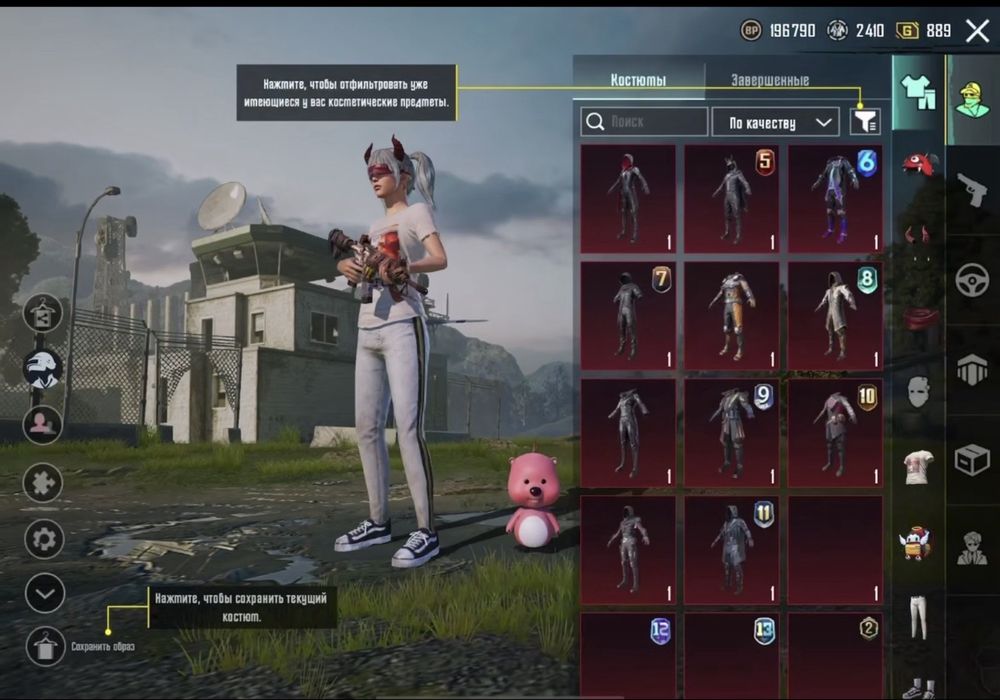Collapse the side menu with the down arrow
This screenshot has height=700, width=1000.
44,593
